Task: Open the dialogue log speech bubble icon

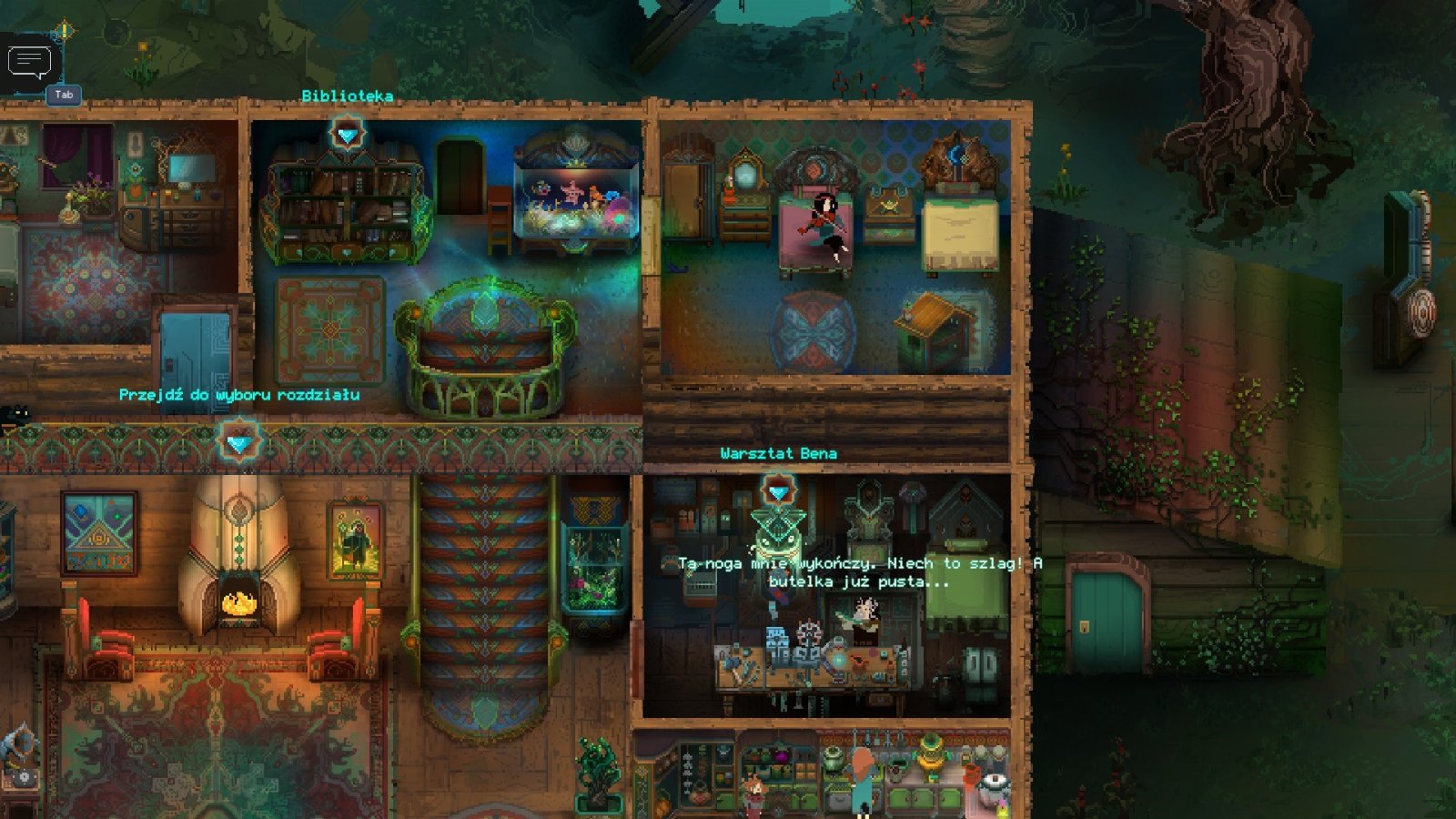Action: [29, 63]
